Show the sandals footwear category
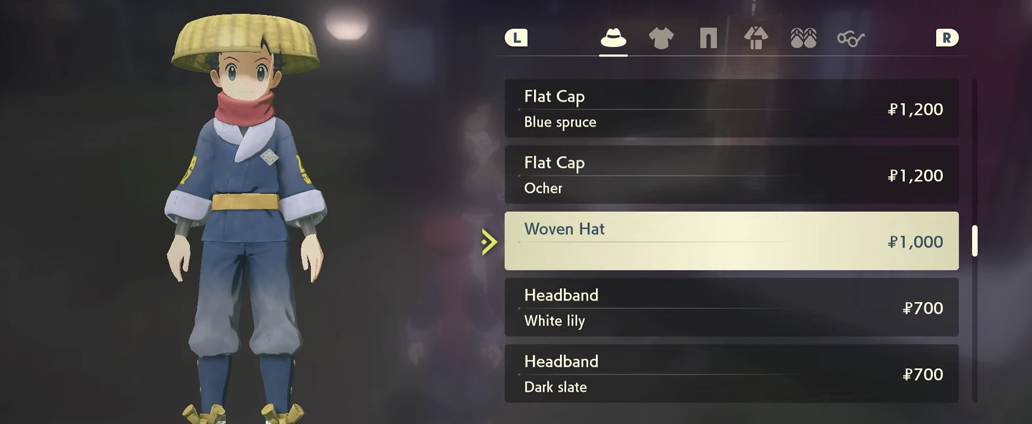The height and width of the screenshot is (424, 1032). tap(803, 38)
